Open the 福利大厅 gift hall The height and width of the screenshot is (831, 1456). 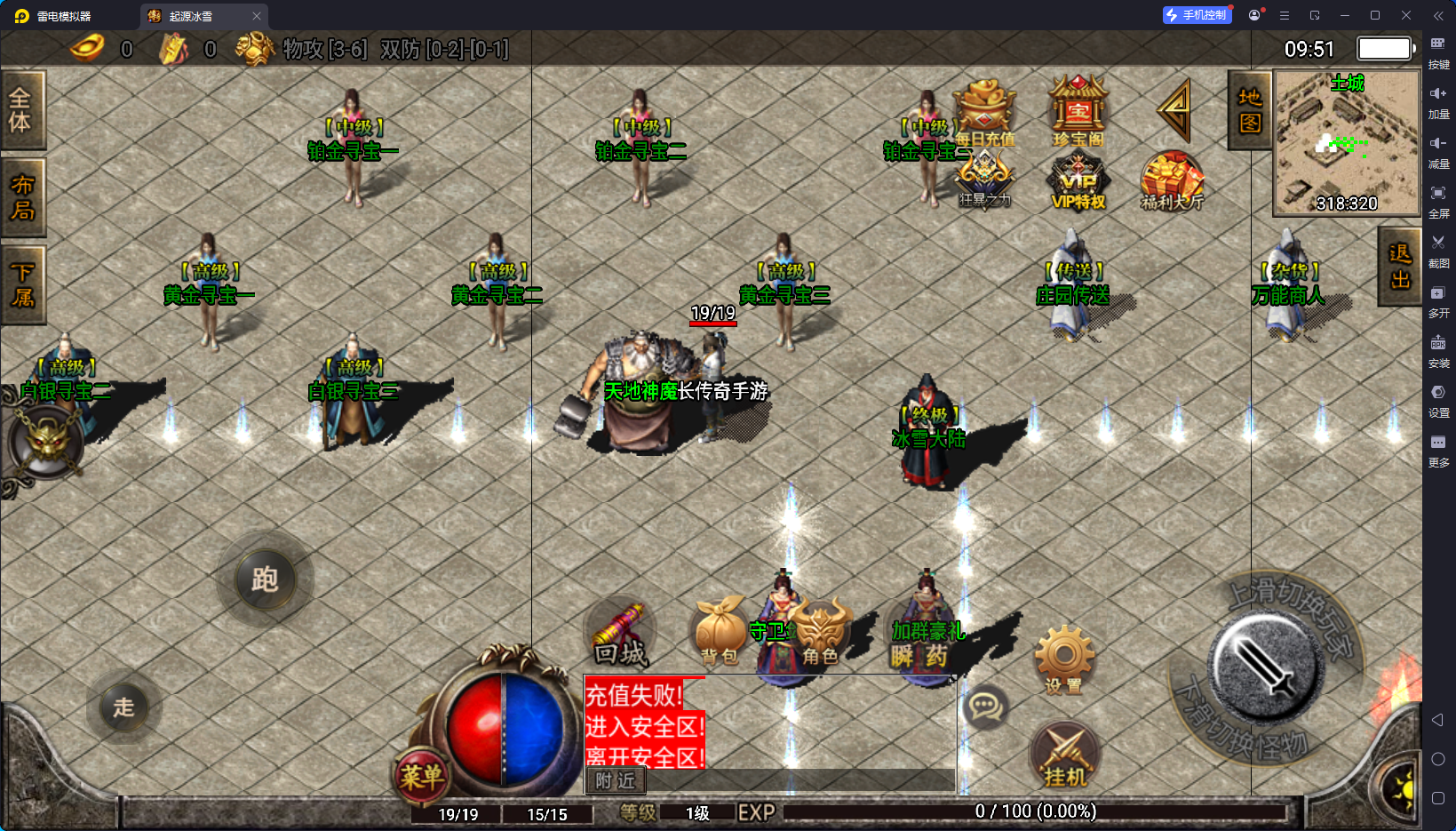[1172, 182]
